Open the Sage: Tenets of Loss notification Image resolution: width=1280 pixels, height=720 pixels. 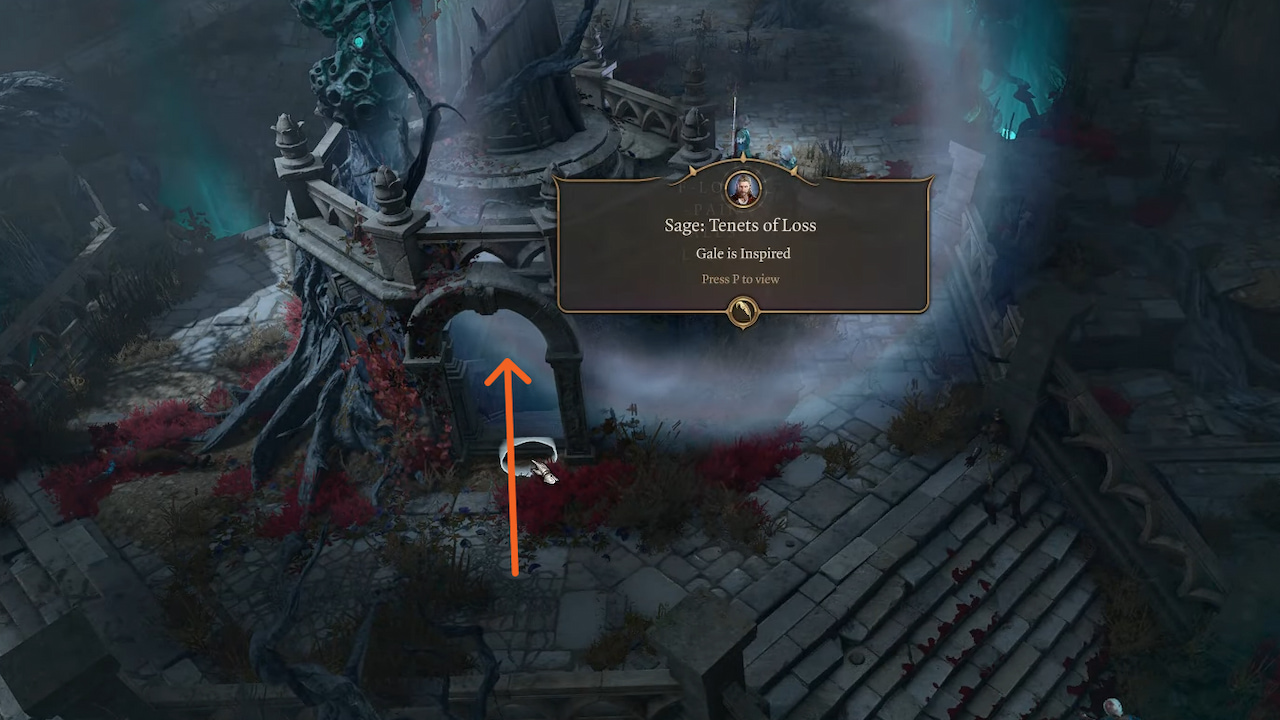coord(740,225)
